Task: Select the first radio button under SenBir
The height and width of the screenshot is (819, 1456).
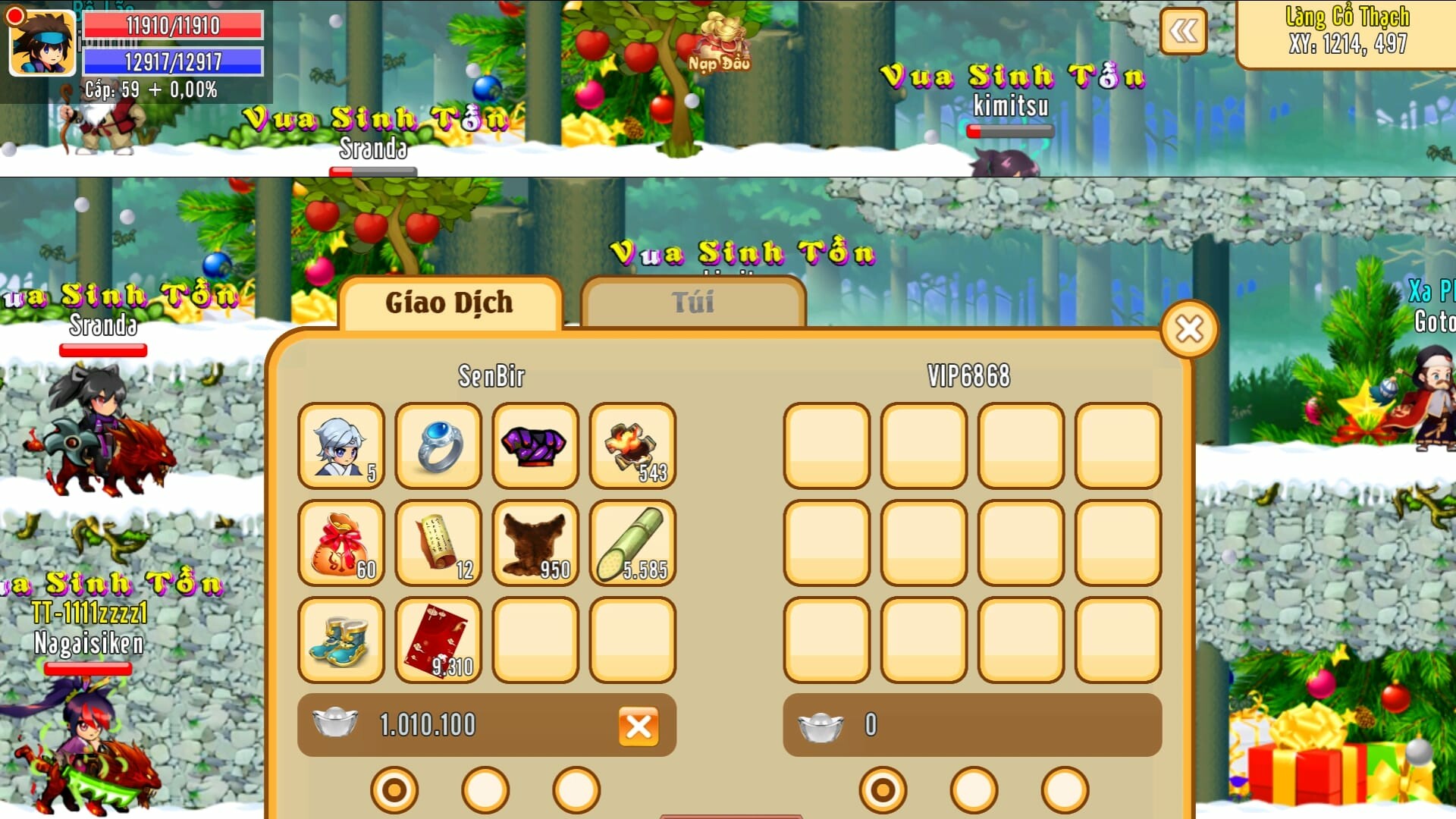Action: point(393,789)
